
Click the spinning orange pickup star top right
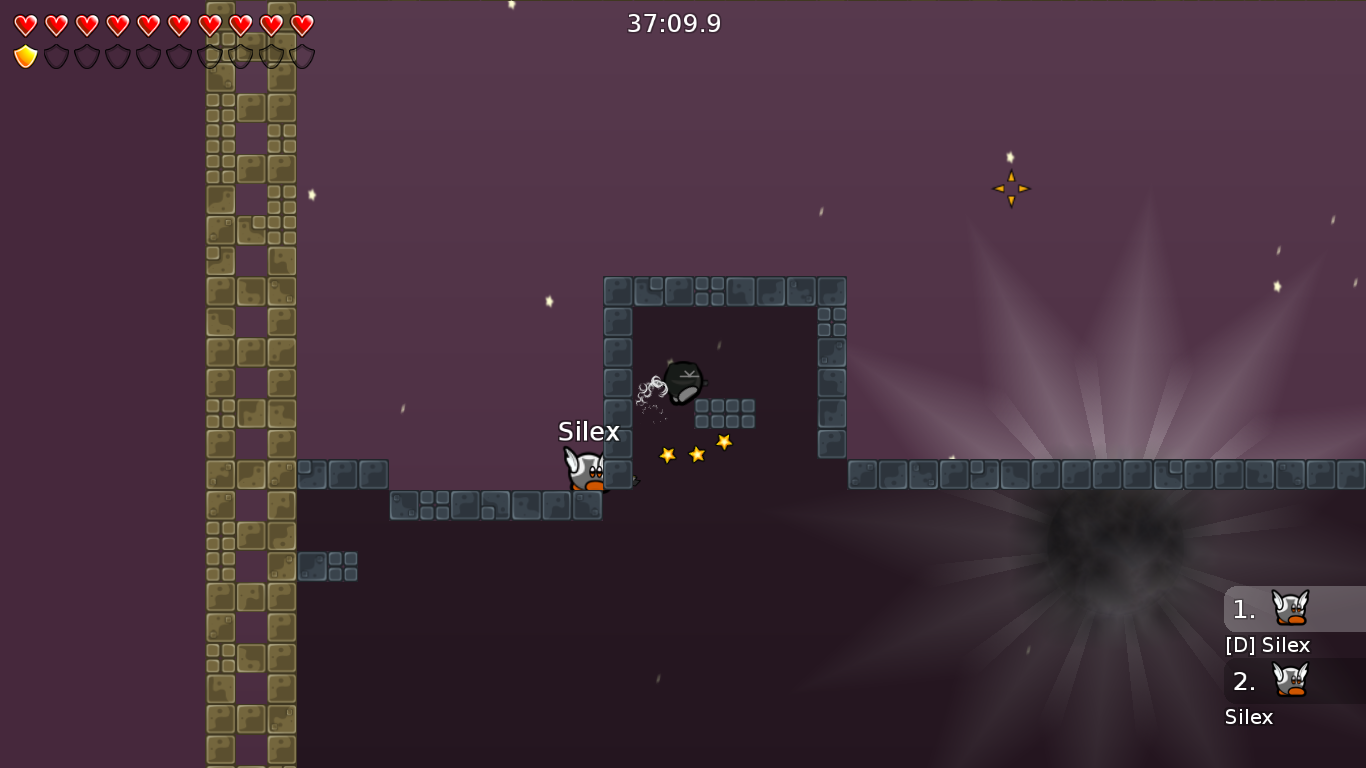coord(1010,188)
